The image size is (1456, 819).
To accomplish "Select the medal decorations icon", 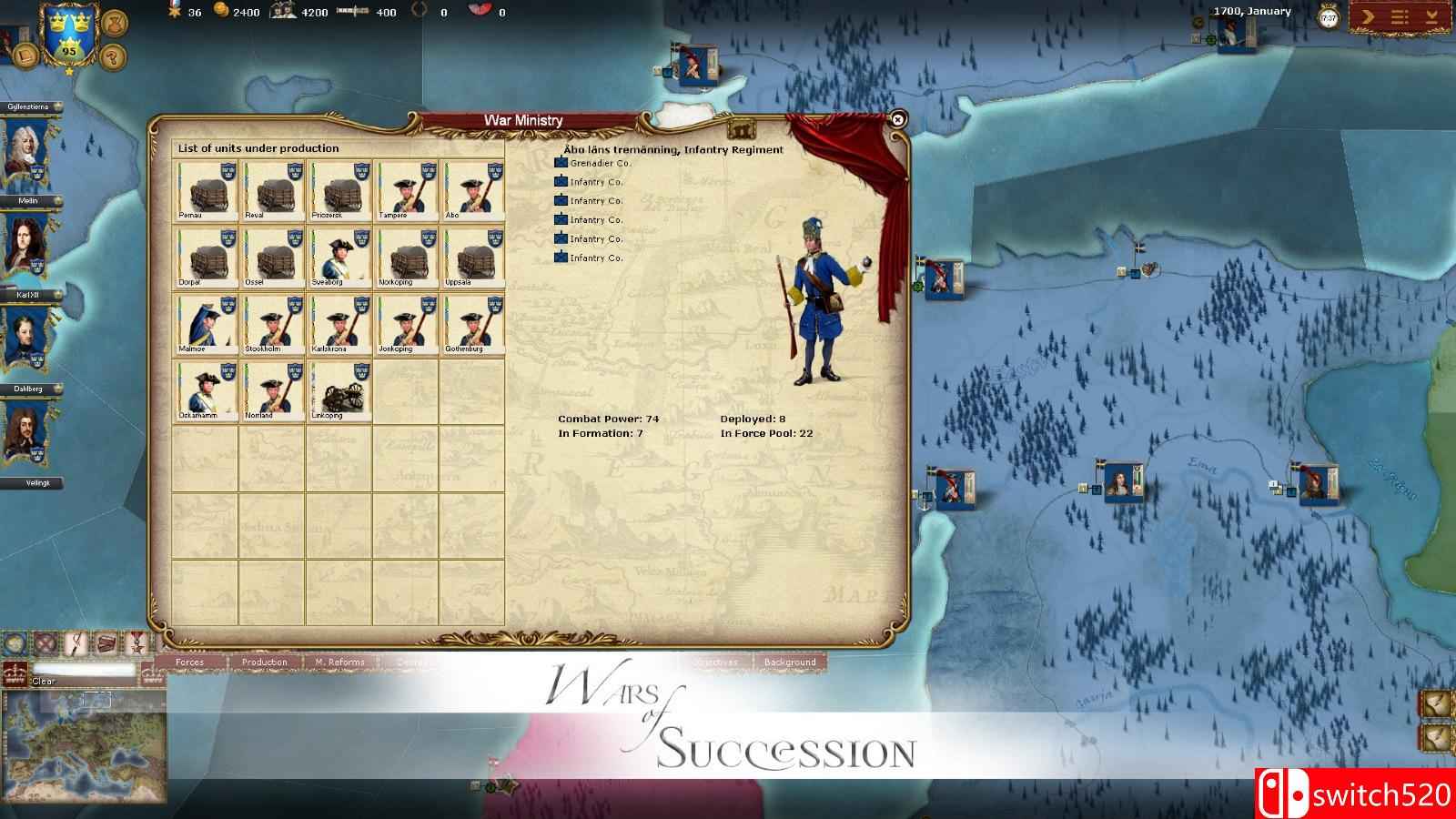I will (x=136, y=644).
